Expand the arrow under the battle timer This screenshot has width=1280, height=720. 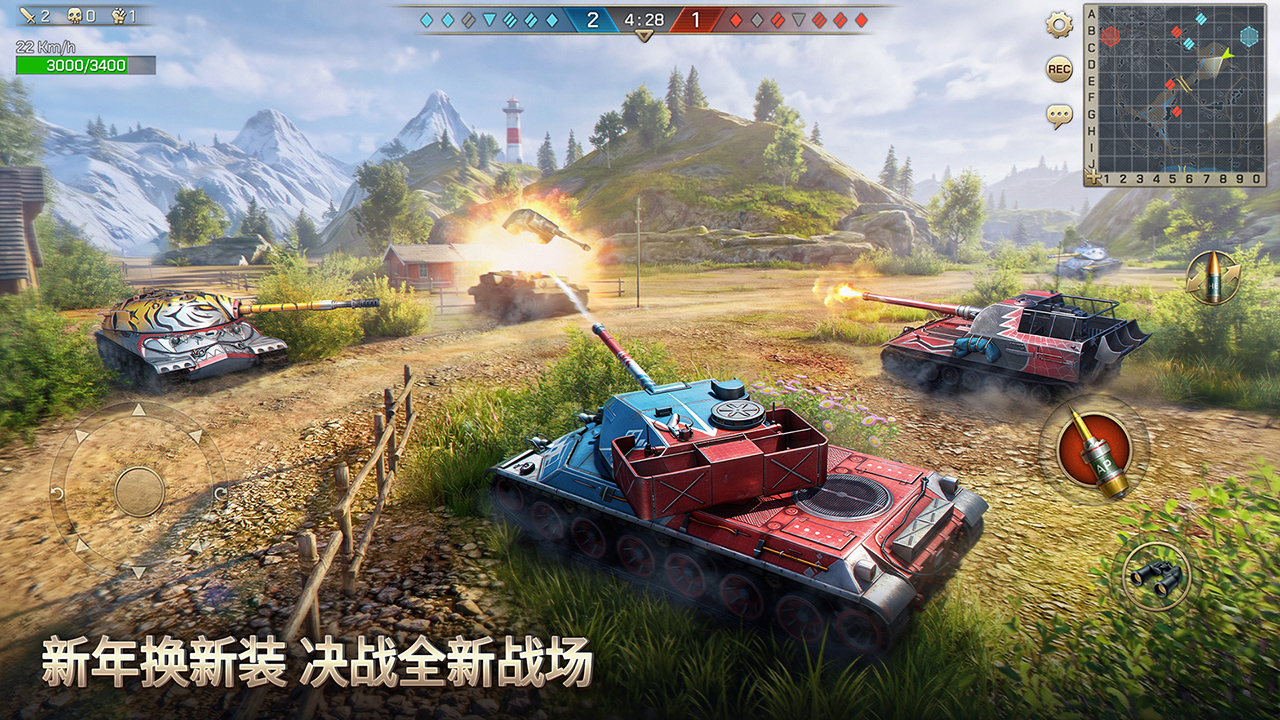coord(644,36)
